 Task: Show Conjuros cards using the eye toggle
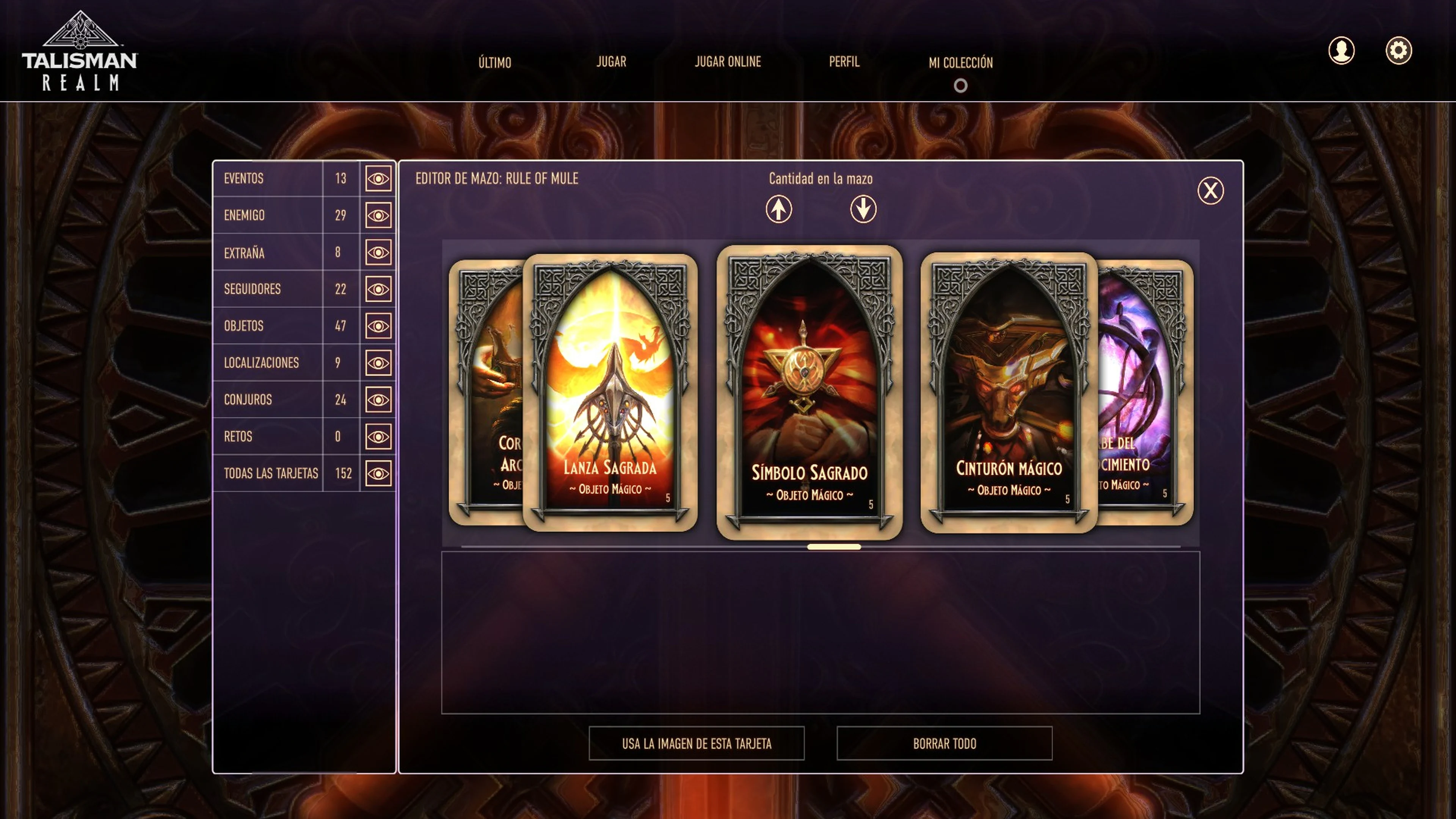(x=378, y=399)
